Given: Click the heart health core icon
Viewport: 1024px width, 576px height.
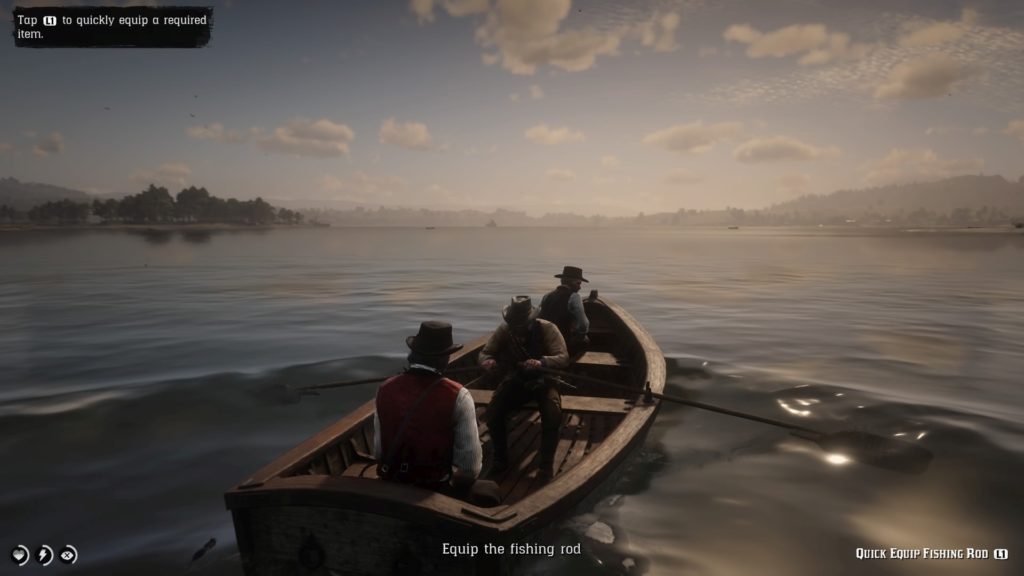Looking at the screenshot, I should [20, 555].
